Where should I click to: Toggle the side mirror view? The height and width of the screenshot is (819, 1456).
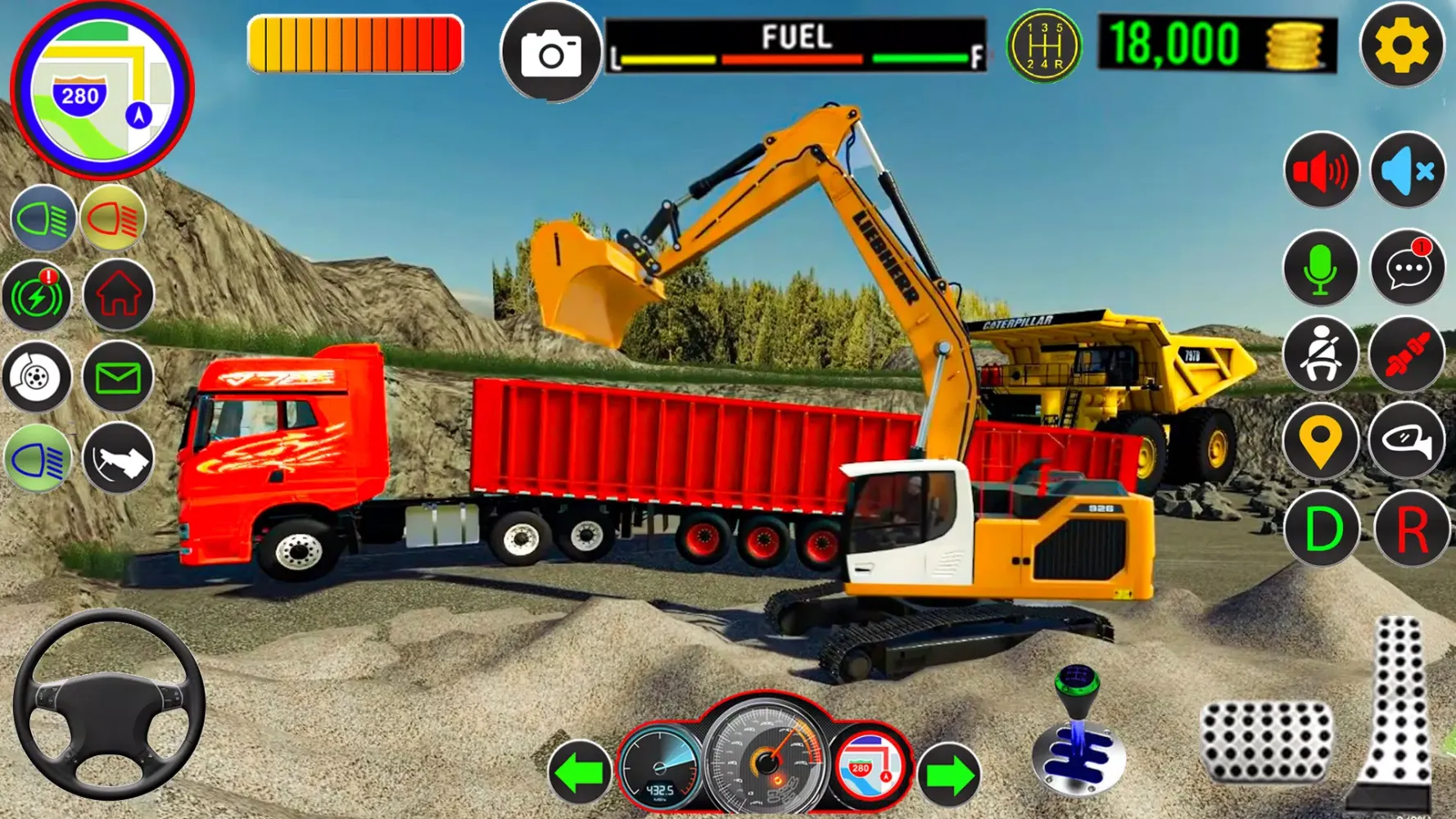(x=1407, y=441)
